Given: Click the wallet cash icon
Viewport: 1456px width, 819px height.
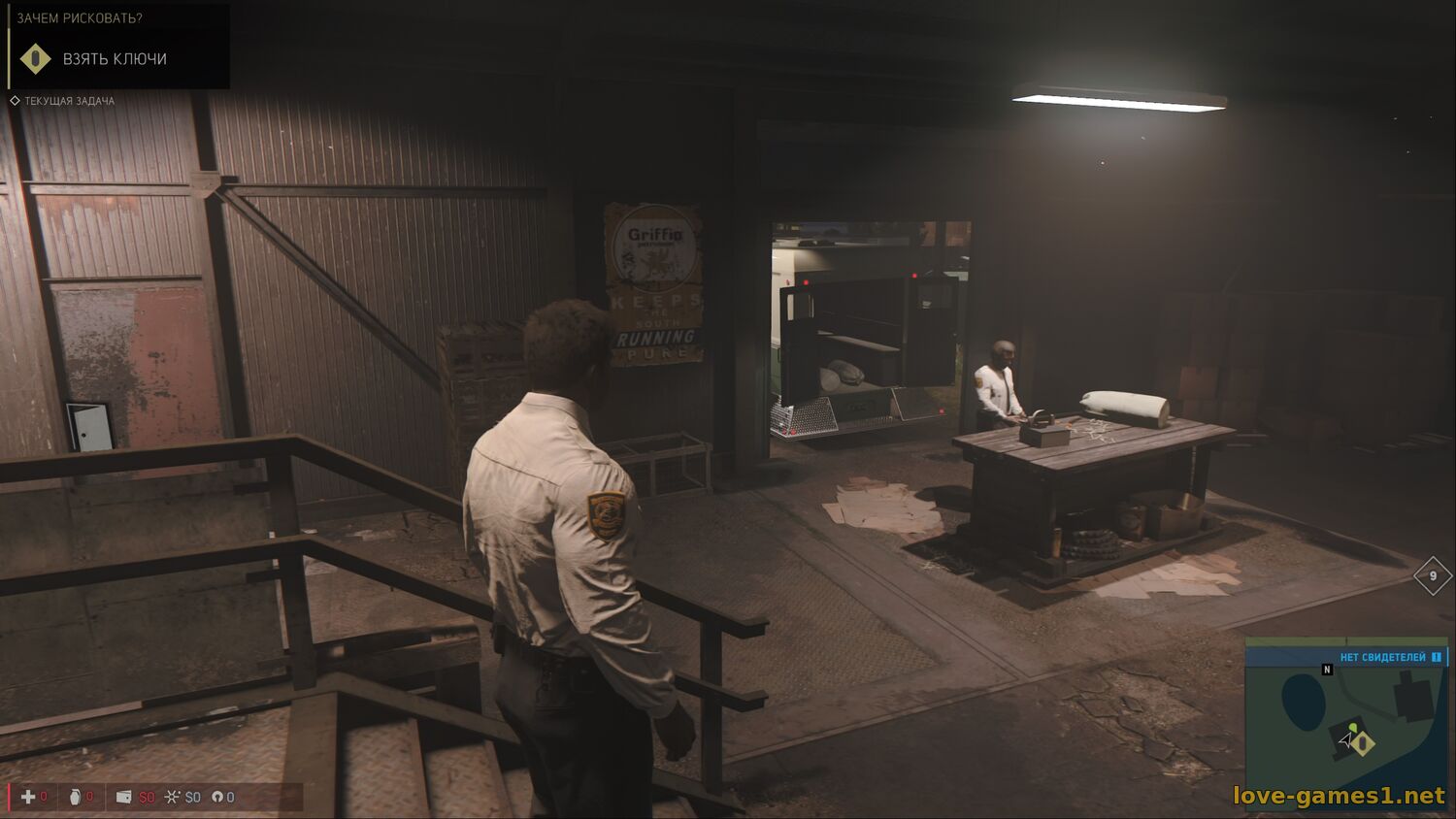Looking at the screenshot, I should coord(123,797).
